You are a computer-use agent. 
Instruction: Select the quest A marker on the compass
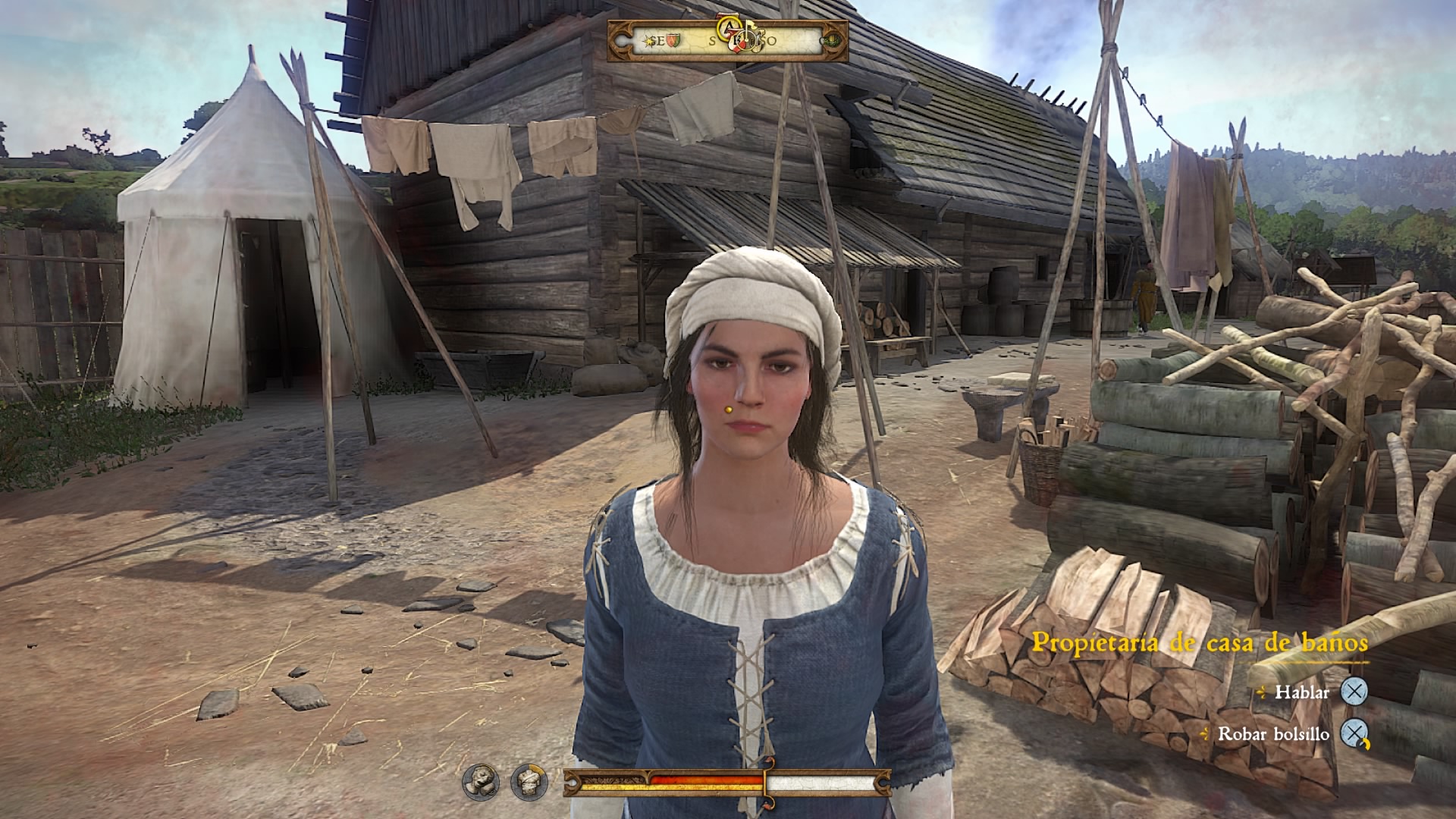(x=730, y=28)
